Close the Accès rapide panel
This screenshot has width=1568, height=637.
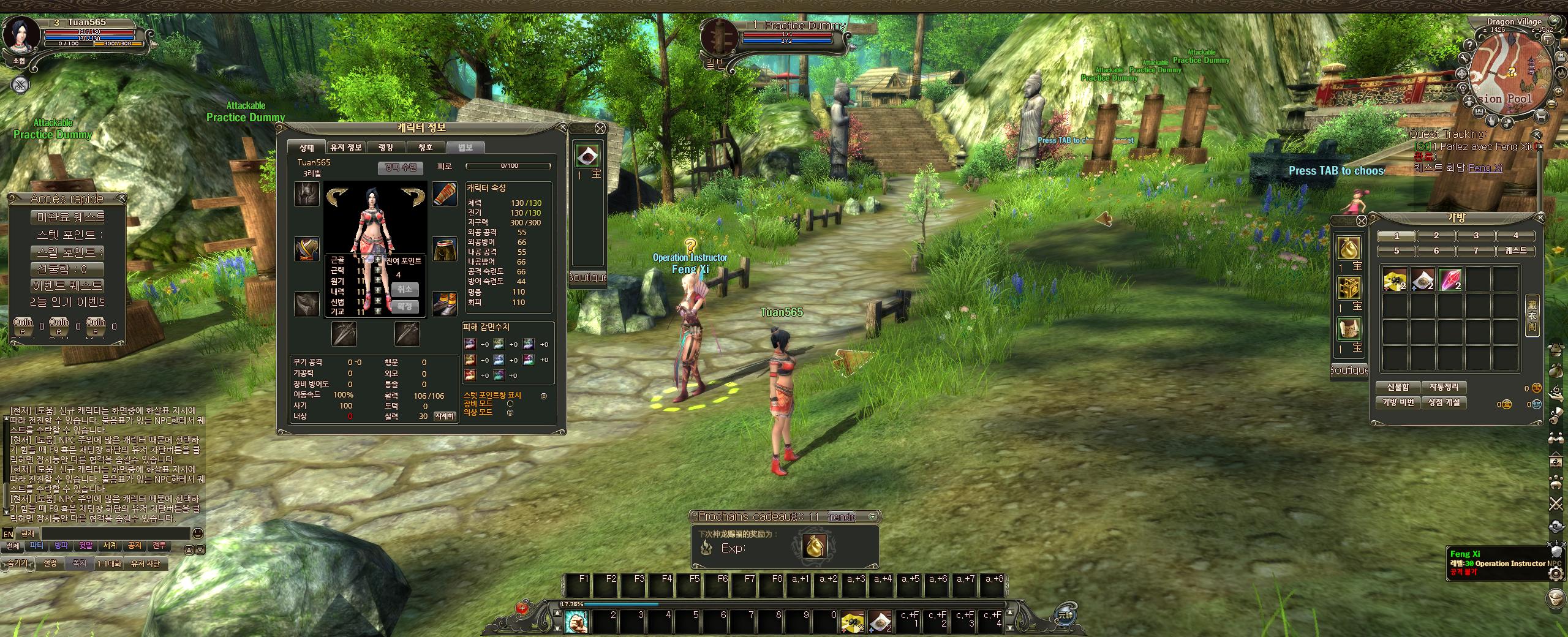[121, 198]
